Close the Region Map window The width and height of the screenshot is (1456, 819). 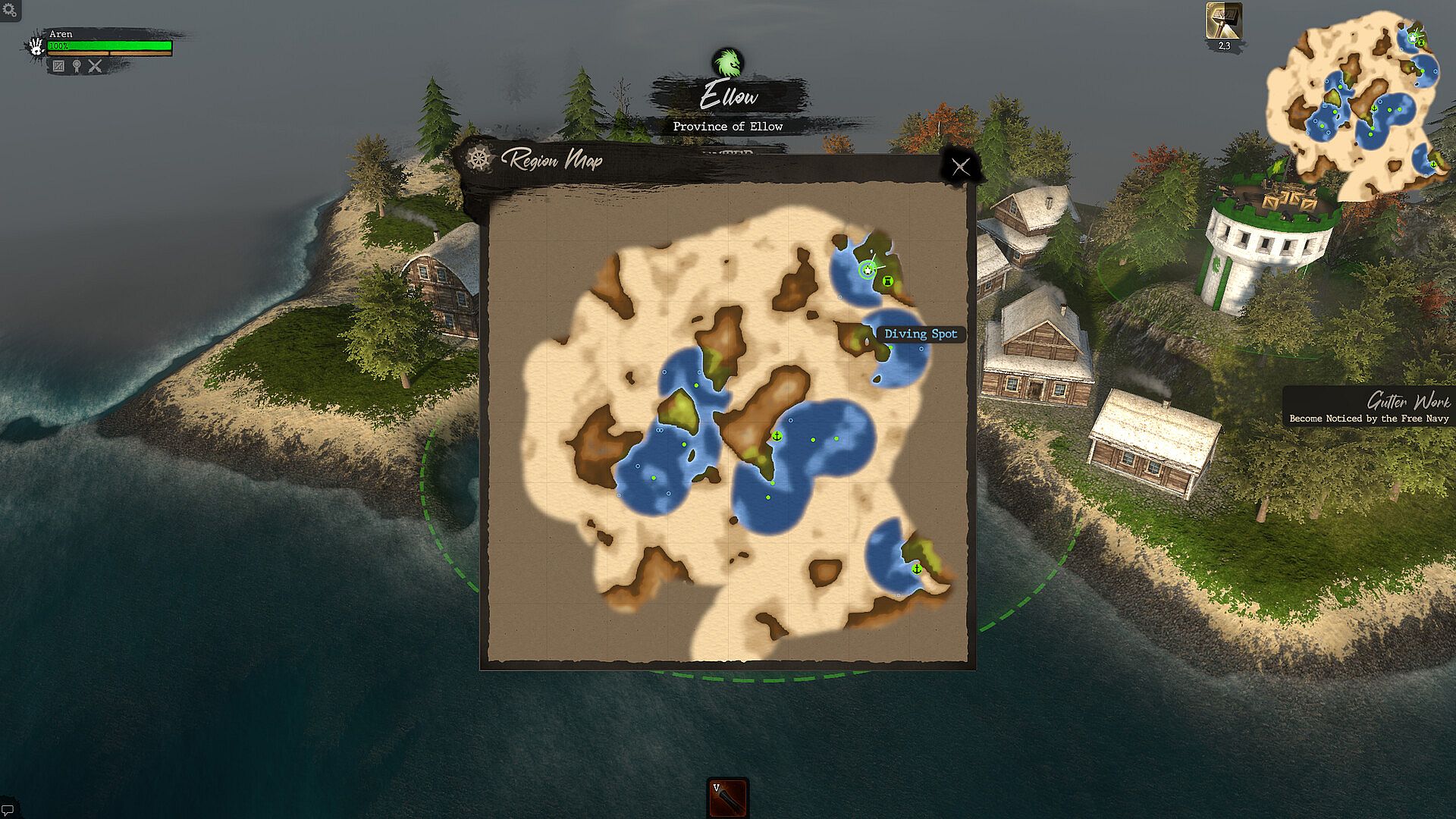pyautogui.click(x=961, y=167)
